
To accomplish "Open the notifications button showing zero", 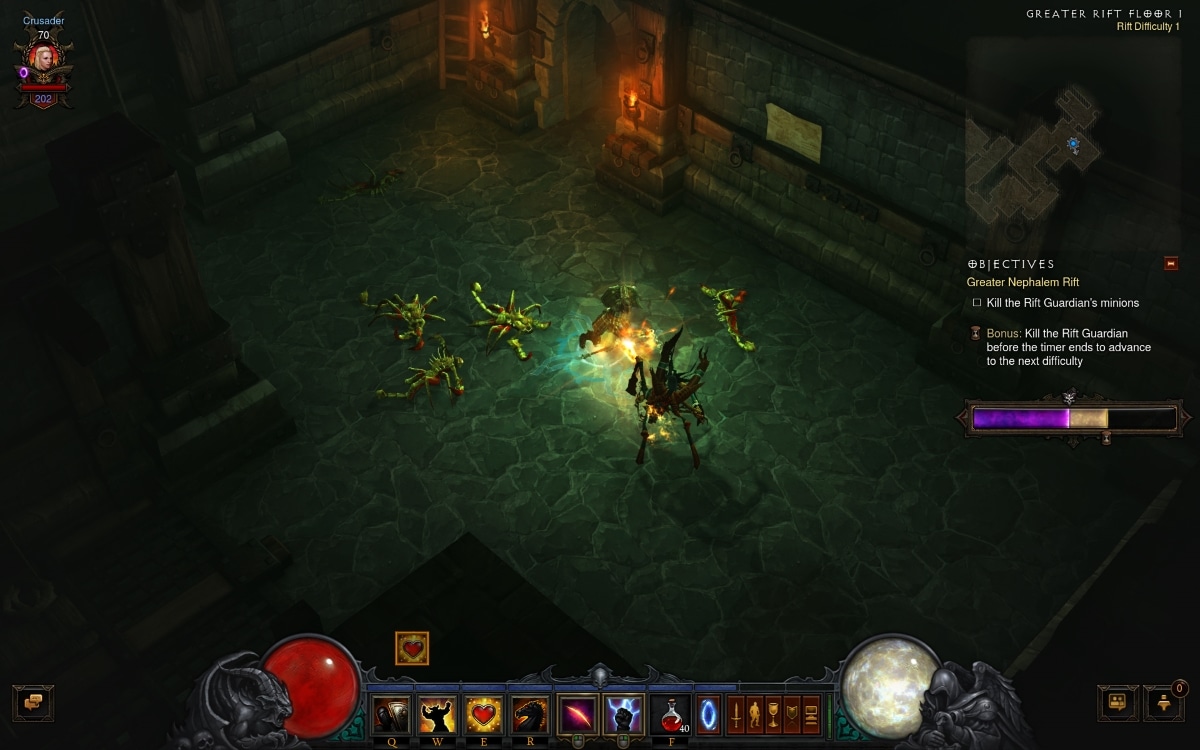I will pos(1163,702).
